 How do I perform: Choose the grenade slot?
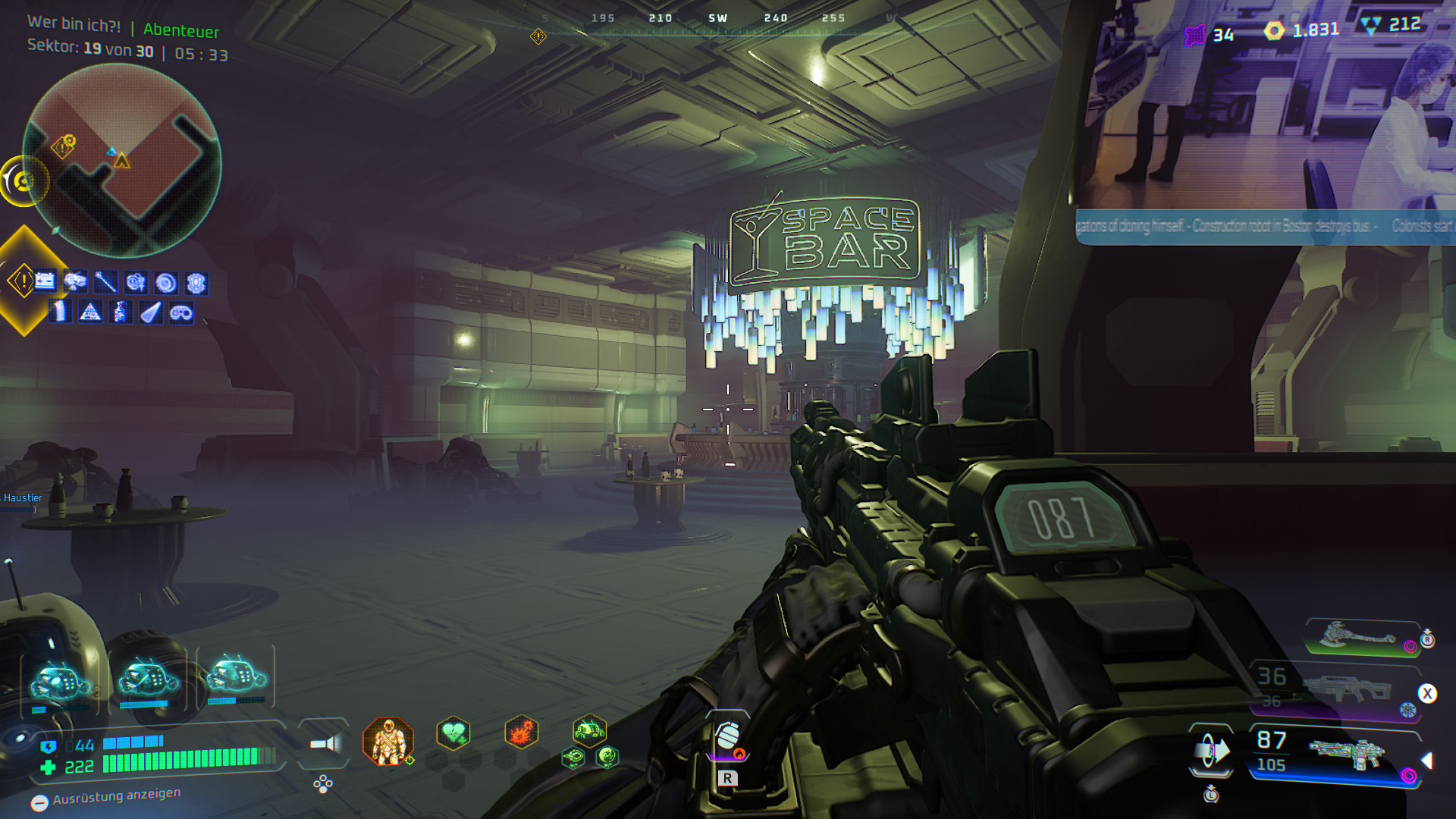coord(728,737)
